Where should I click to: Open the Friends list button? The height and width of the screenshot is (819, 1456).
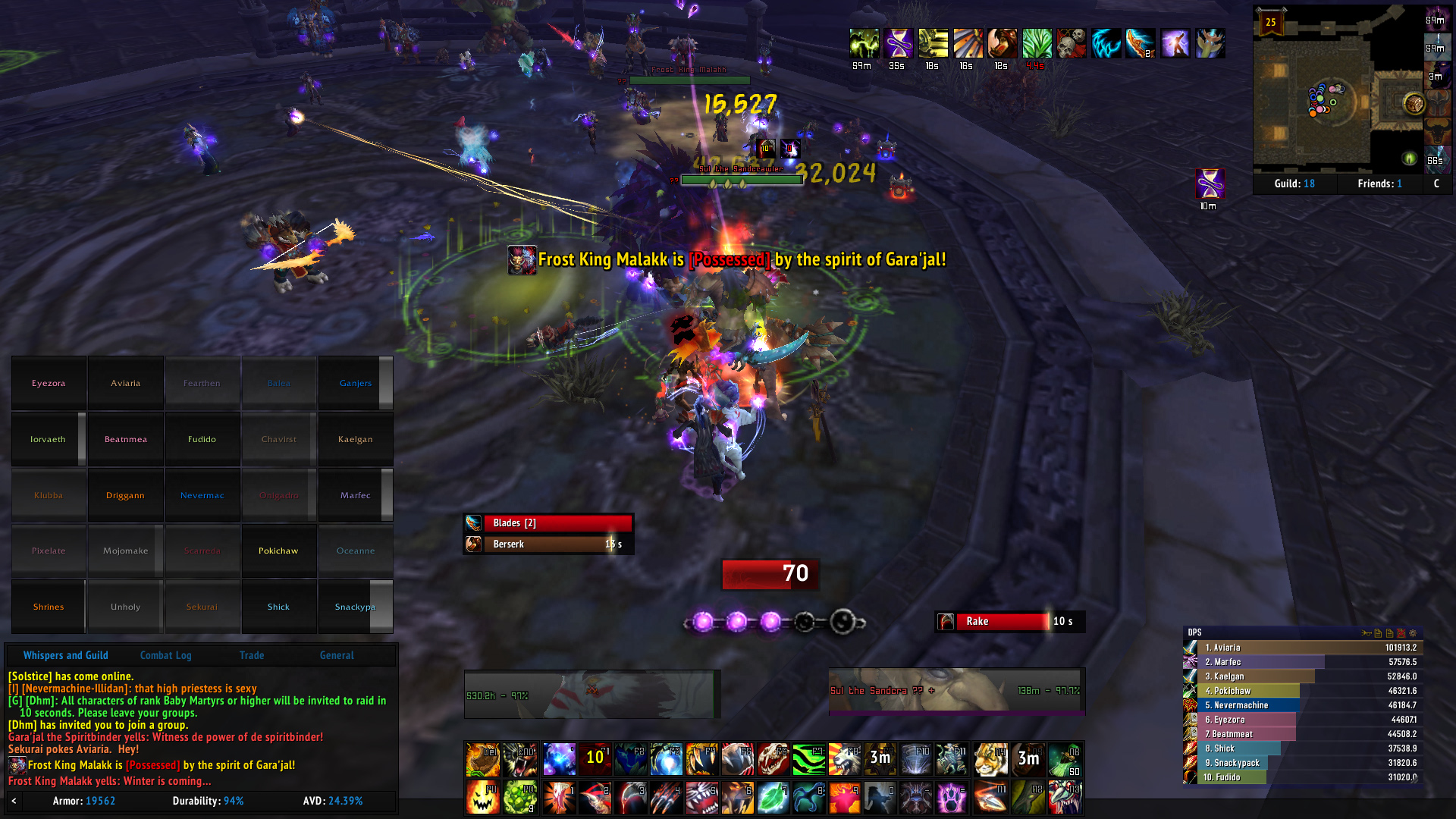point(1379,184)
